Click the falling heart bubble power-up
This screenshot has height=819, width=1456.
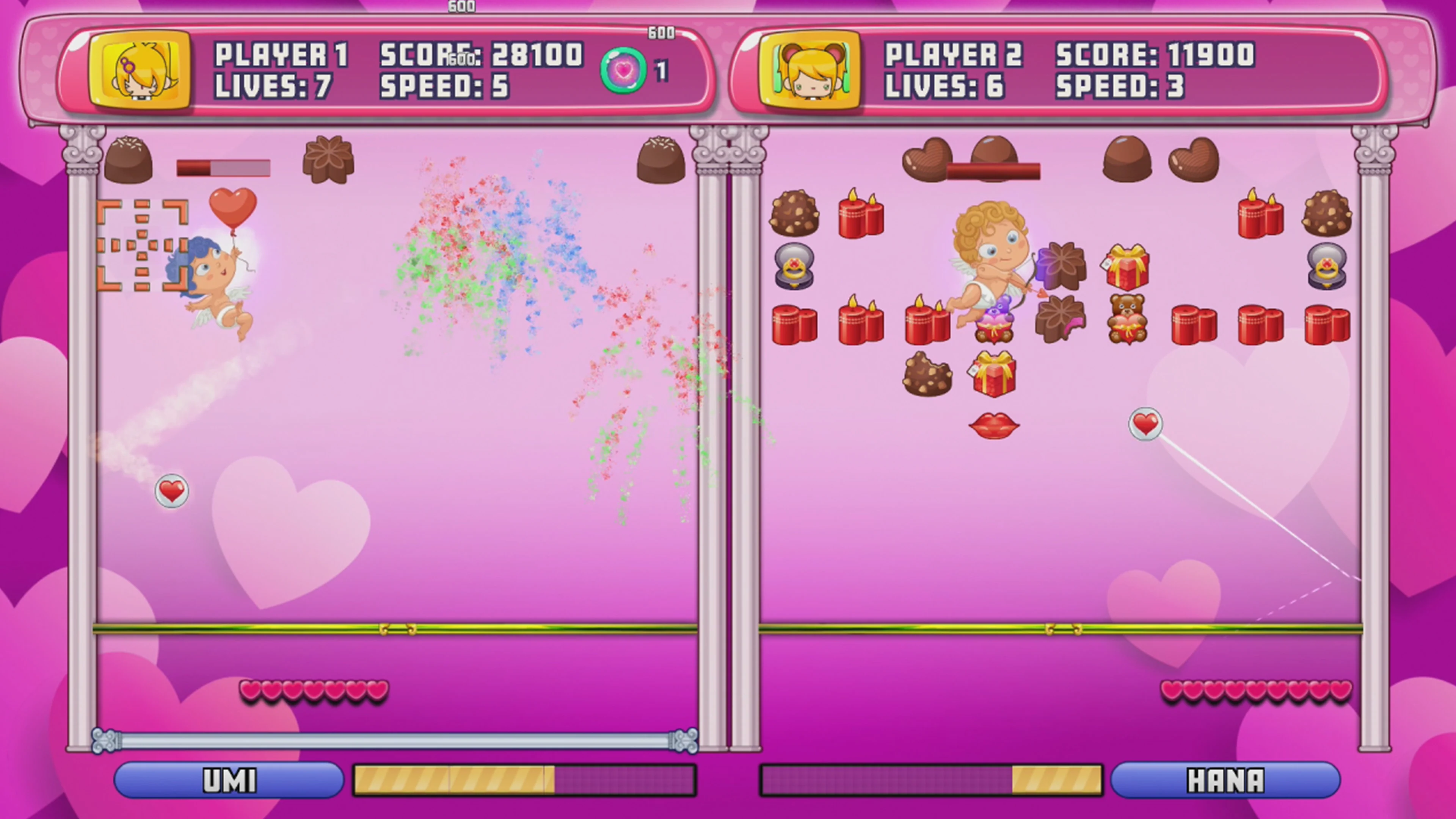(171, 491)
